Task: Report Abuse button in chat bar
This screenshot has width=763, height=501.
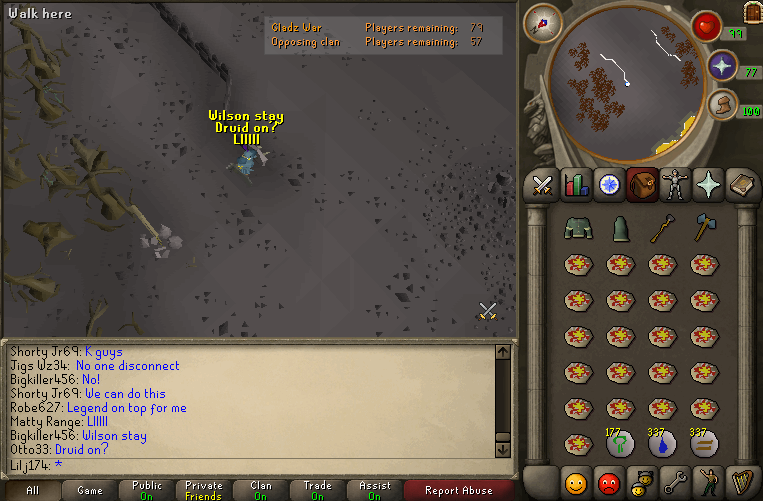Action: tap(458, 490)
